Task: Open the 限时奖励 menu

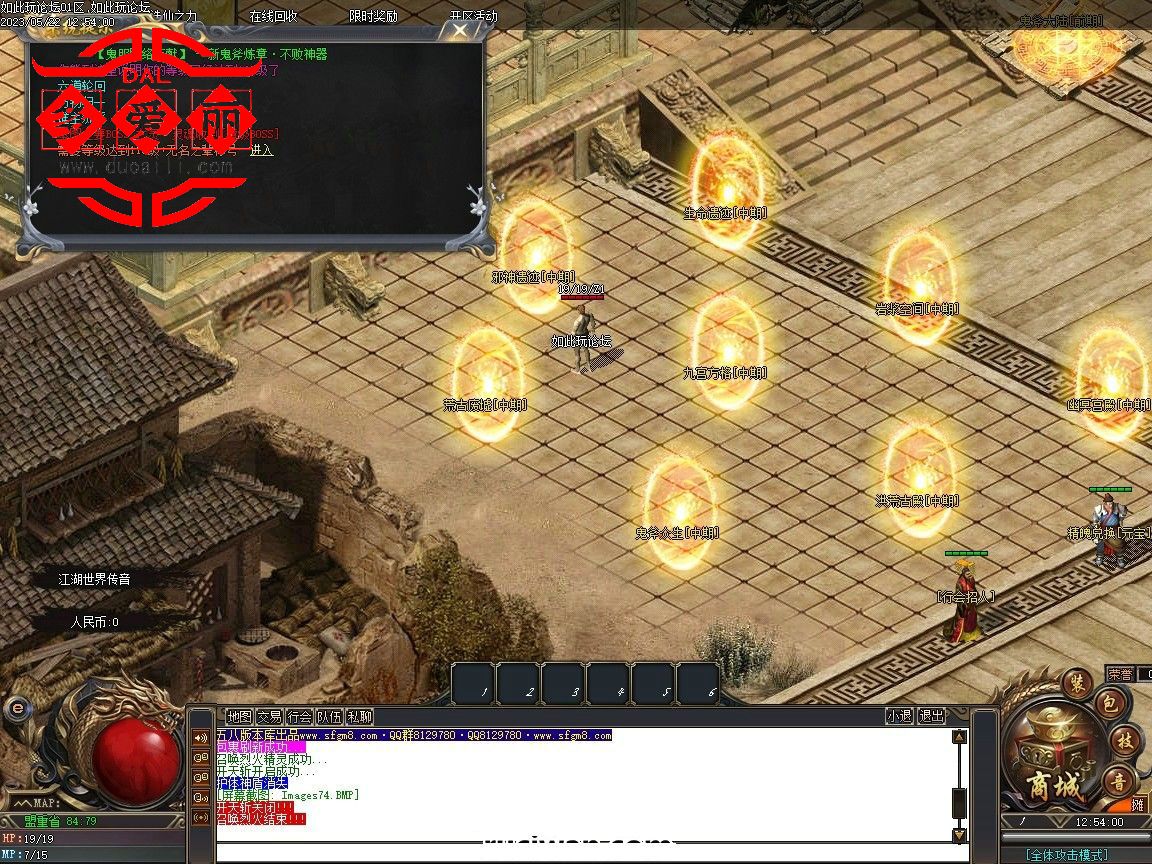Action: click(373, 16)
